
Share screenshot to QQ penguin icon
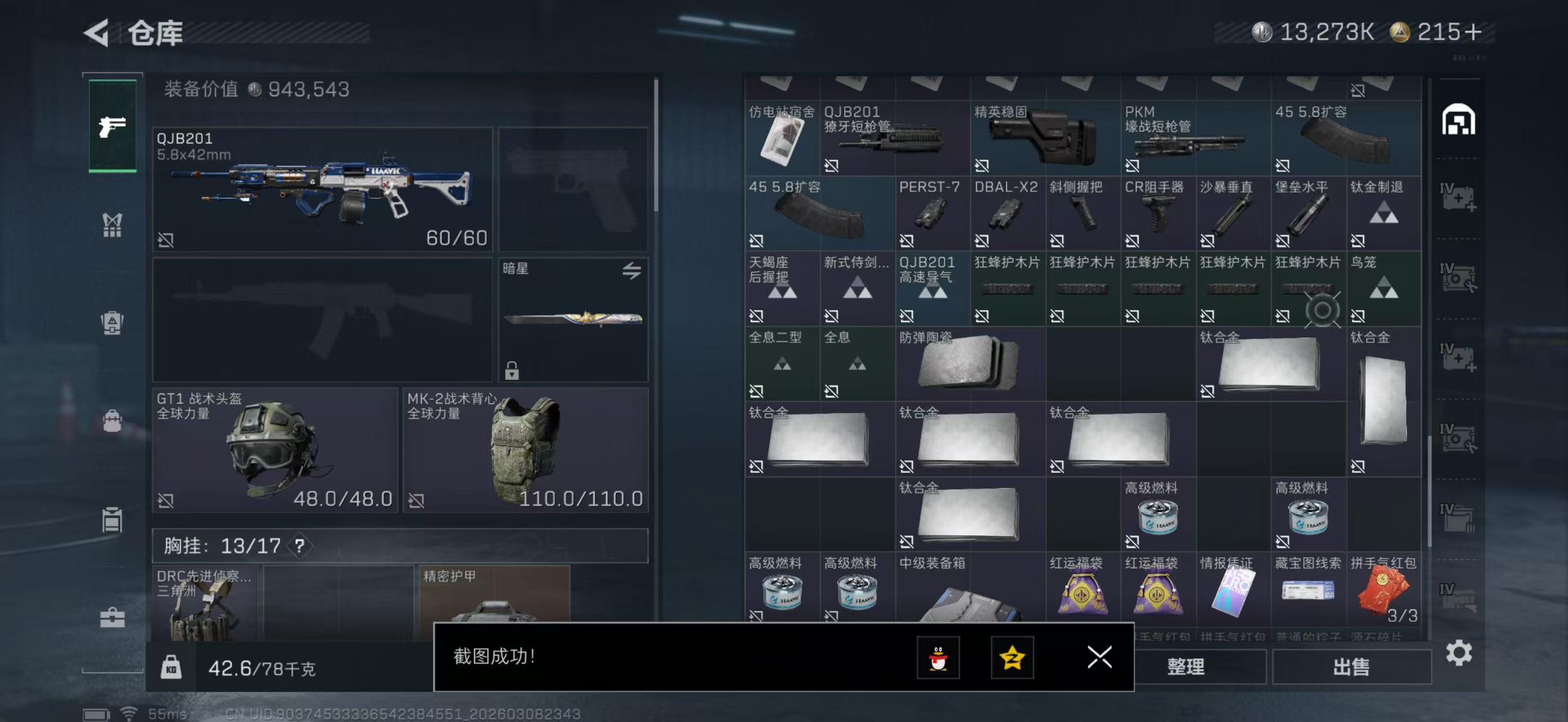click(938, 658)
